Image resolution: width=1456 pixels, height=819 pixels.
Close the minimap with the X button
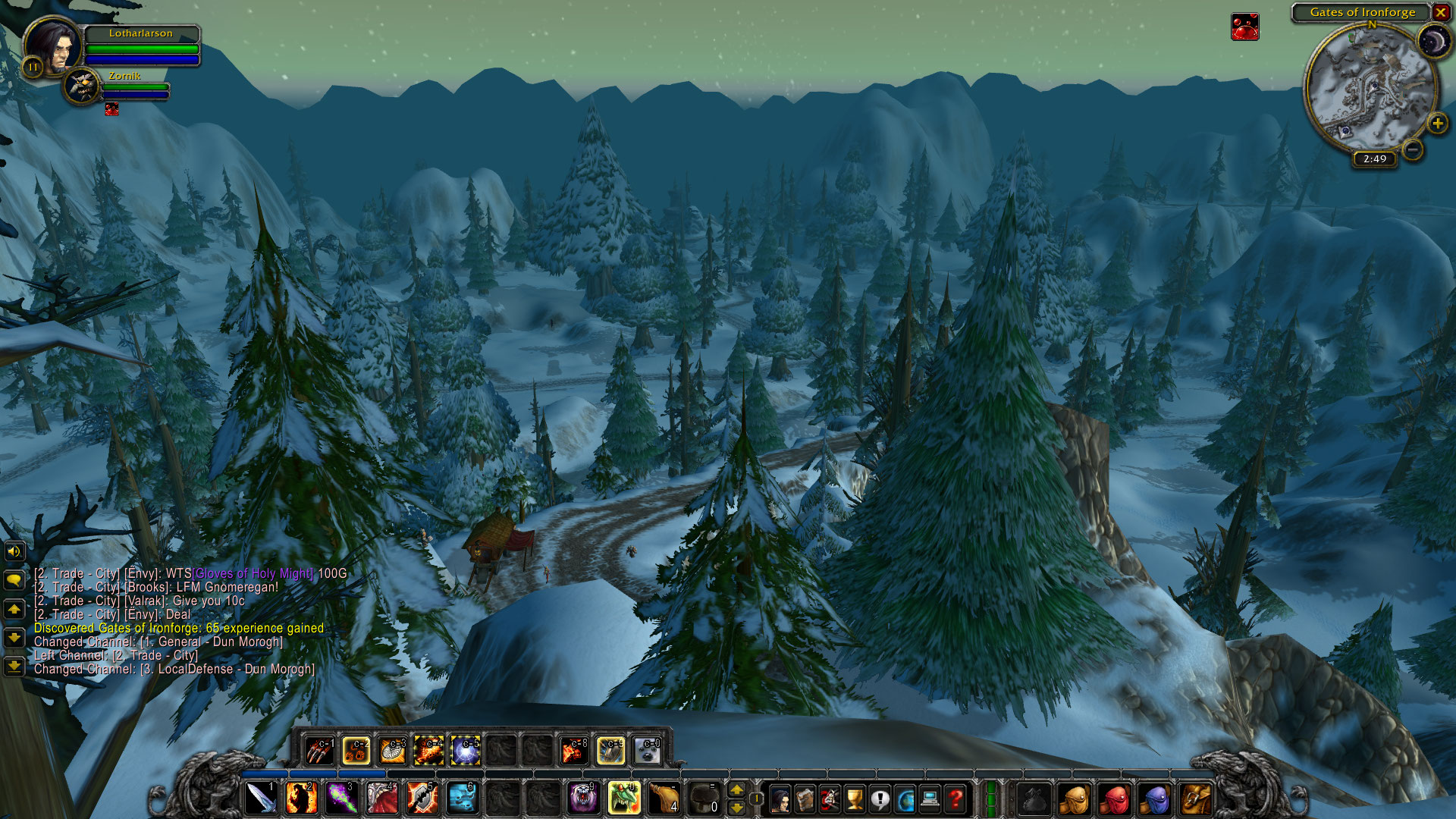pyautogui.click(x=1440, y=12)
